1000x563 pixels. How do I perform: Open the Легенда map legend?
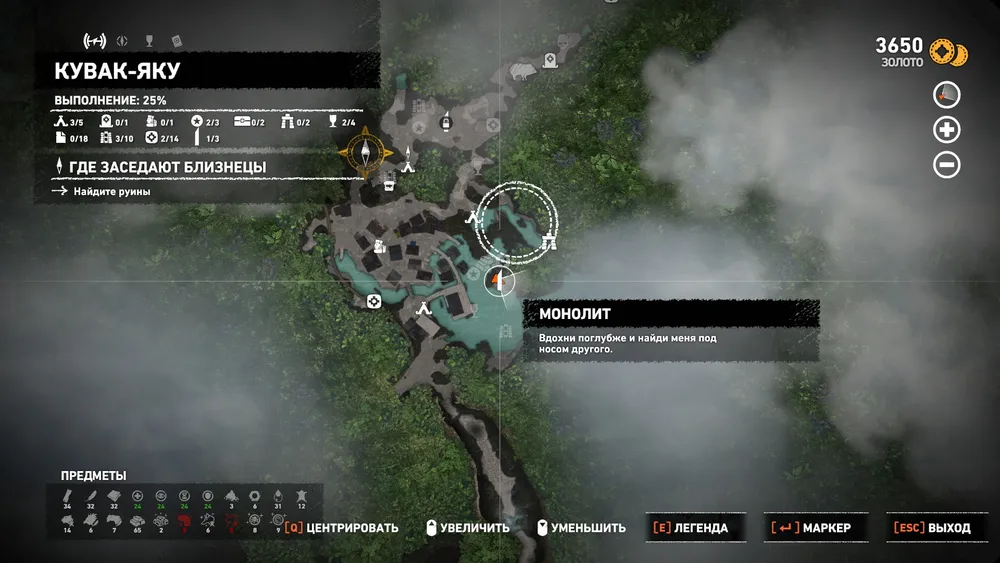[x=690, y=528]
